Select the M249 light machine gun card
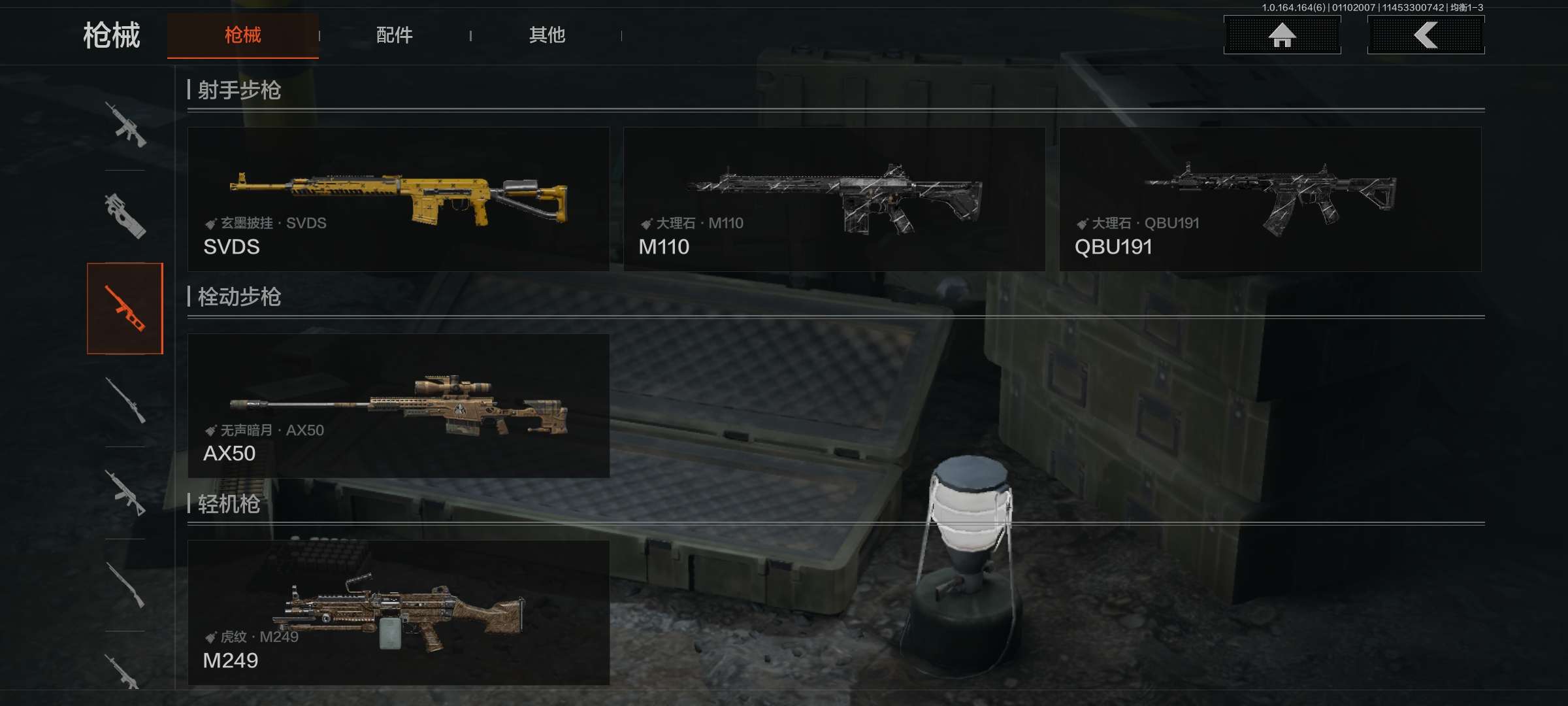This screenshot has height=706, width=1568. coord(399,613)
